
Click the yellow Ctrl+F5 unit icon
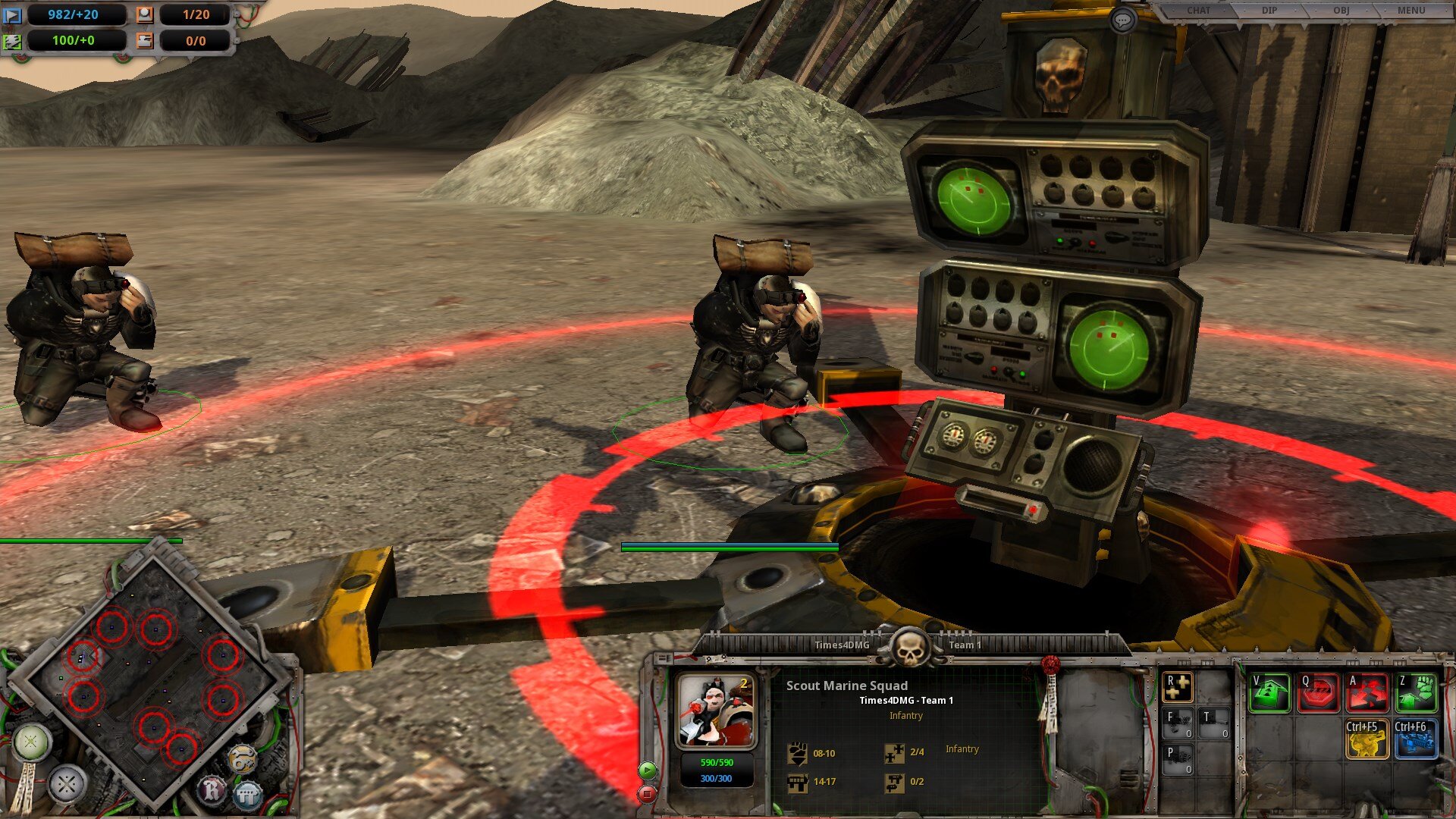coord(1367,739)
